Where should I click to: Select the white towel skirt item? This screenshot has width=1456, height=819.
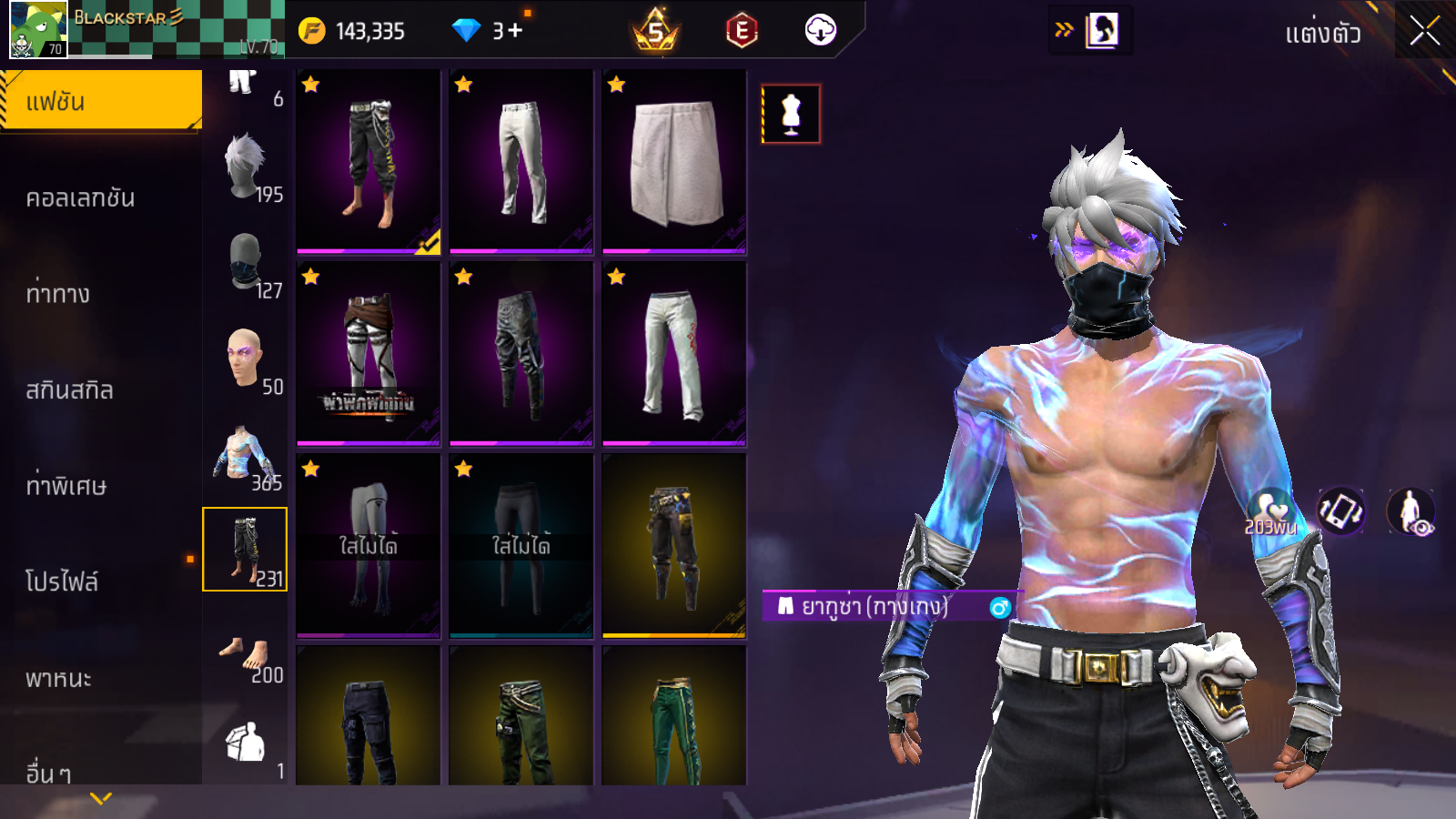[x=674, y=162]
